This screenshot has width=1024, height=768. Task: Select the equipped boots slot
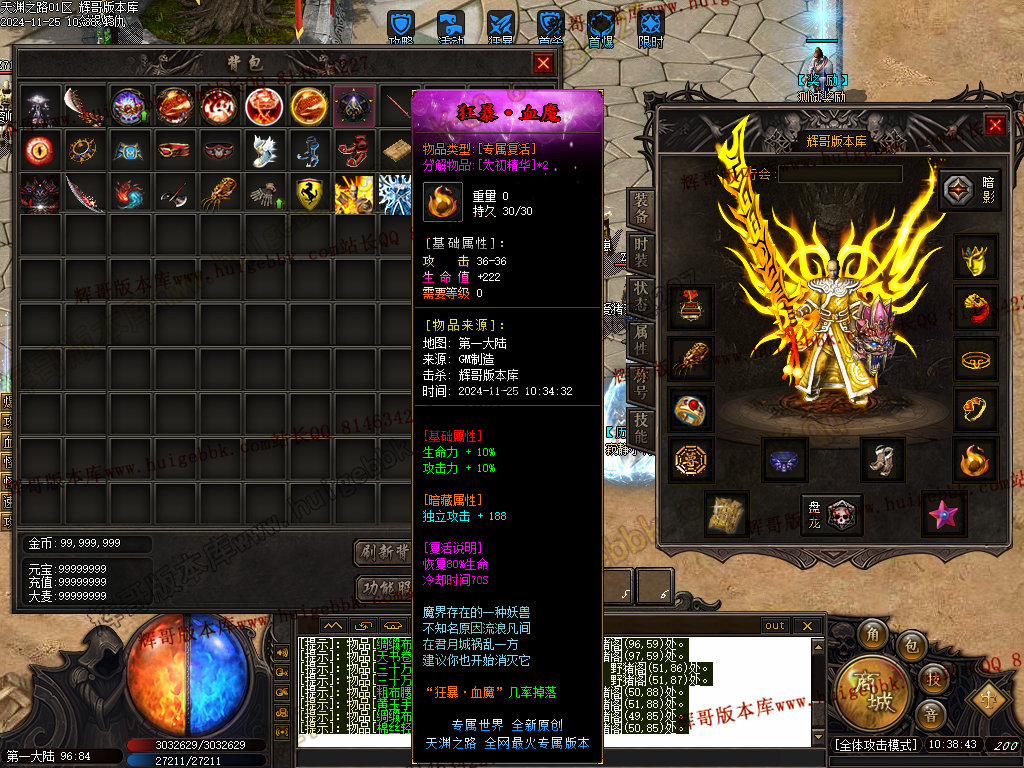tap(882, 459)
